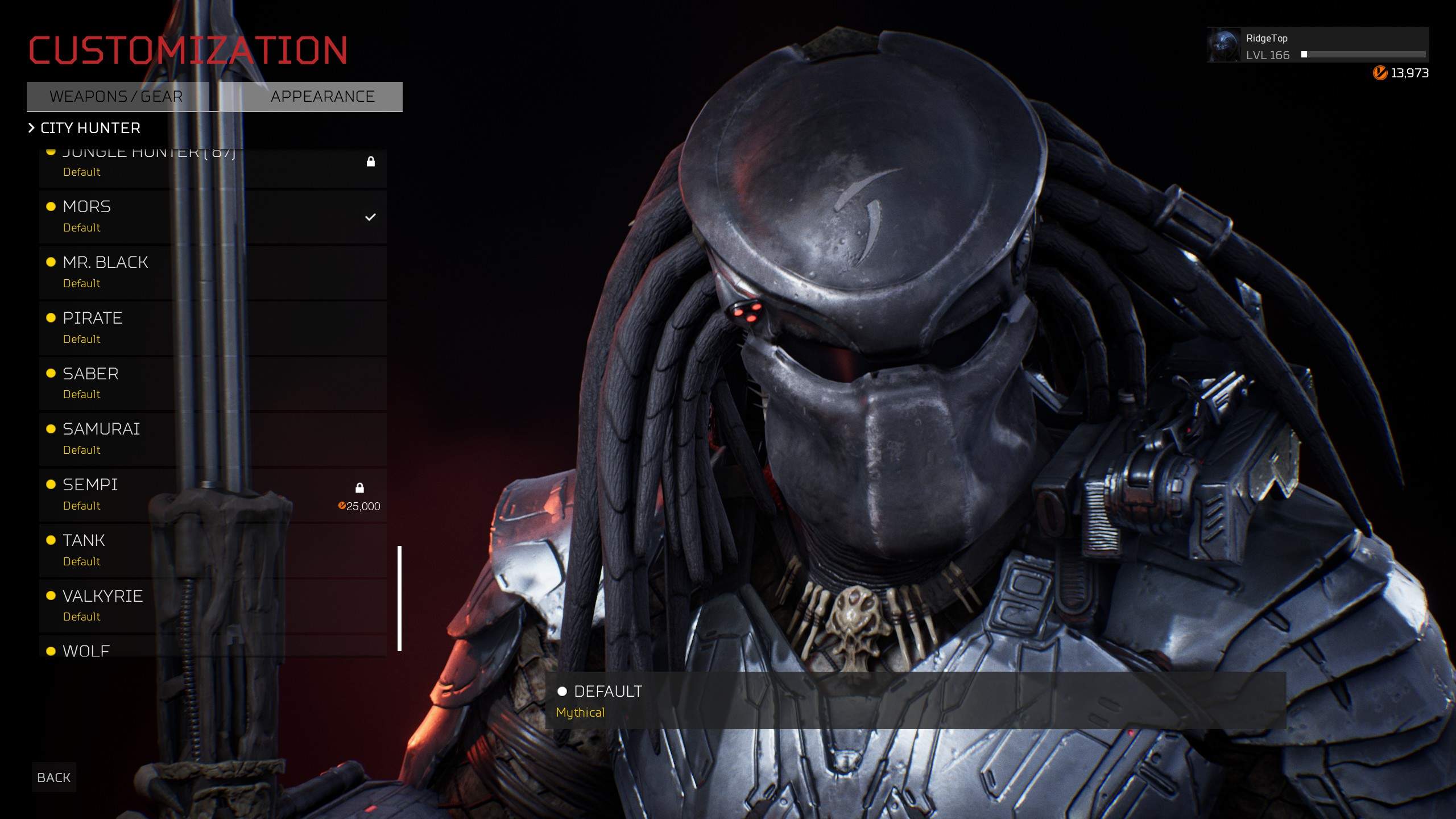Pick the Wolf mask entry
The image size is (1456, 819).
click(x=213, y=650)
